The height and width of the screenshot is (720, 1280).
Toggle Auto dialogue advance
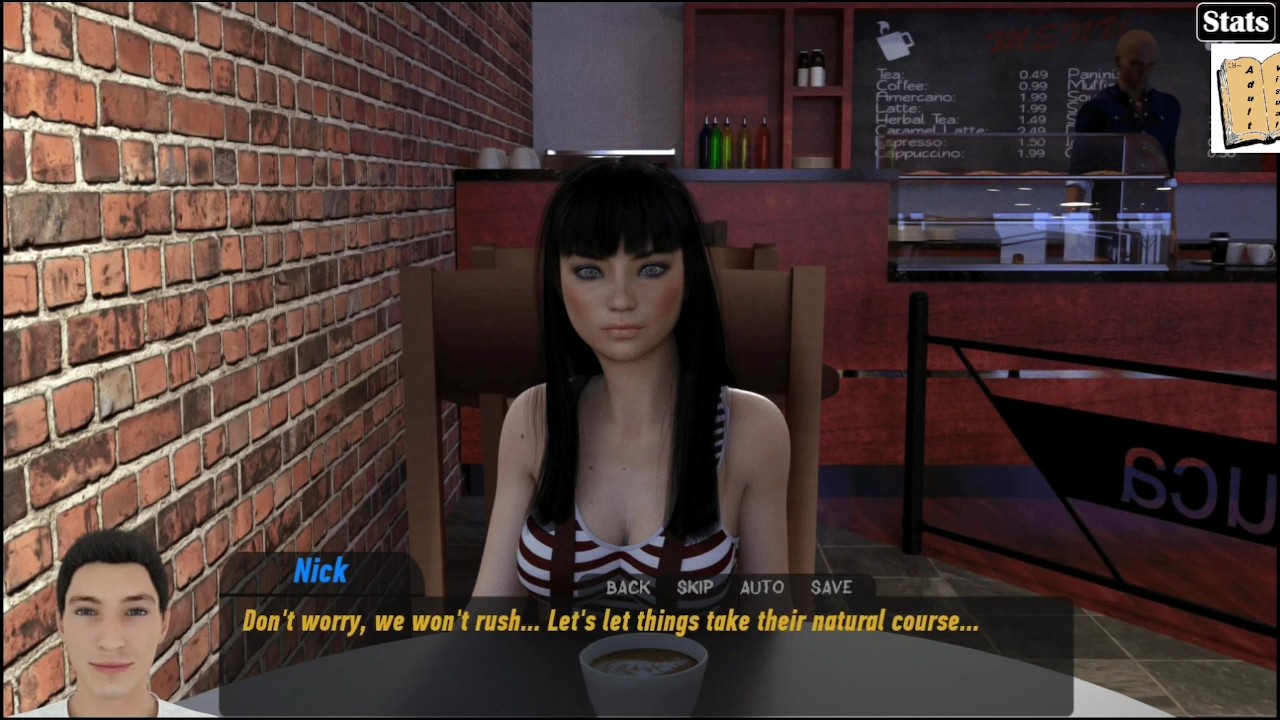coord(761,588)
